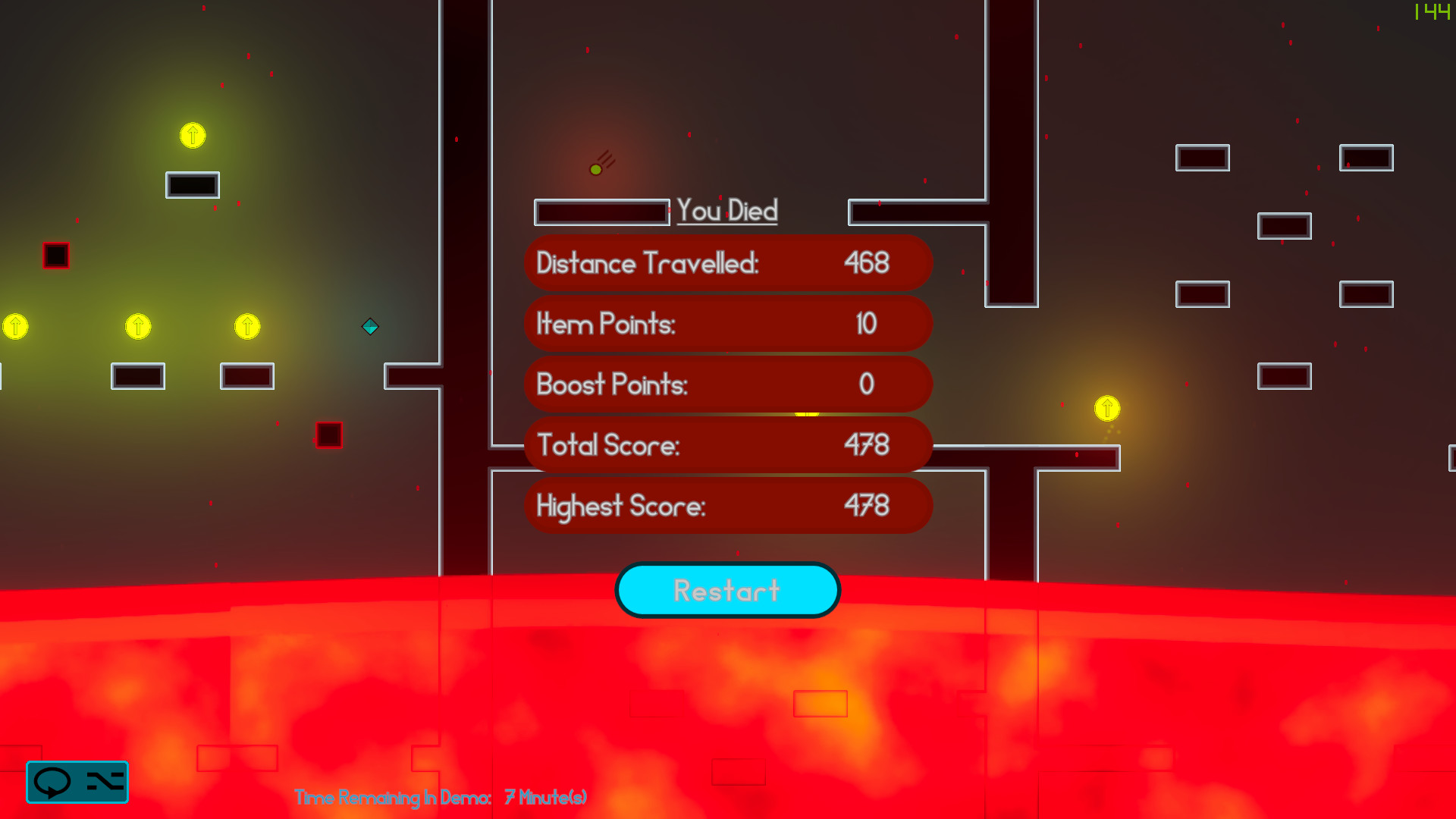Image resolution: width=1456 pixels, height=819 pixels.
Task: Click the signal wave icon bottom-left panel
Action: [104, 783]
